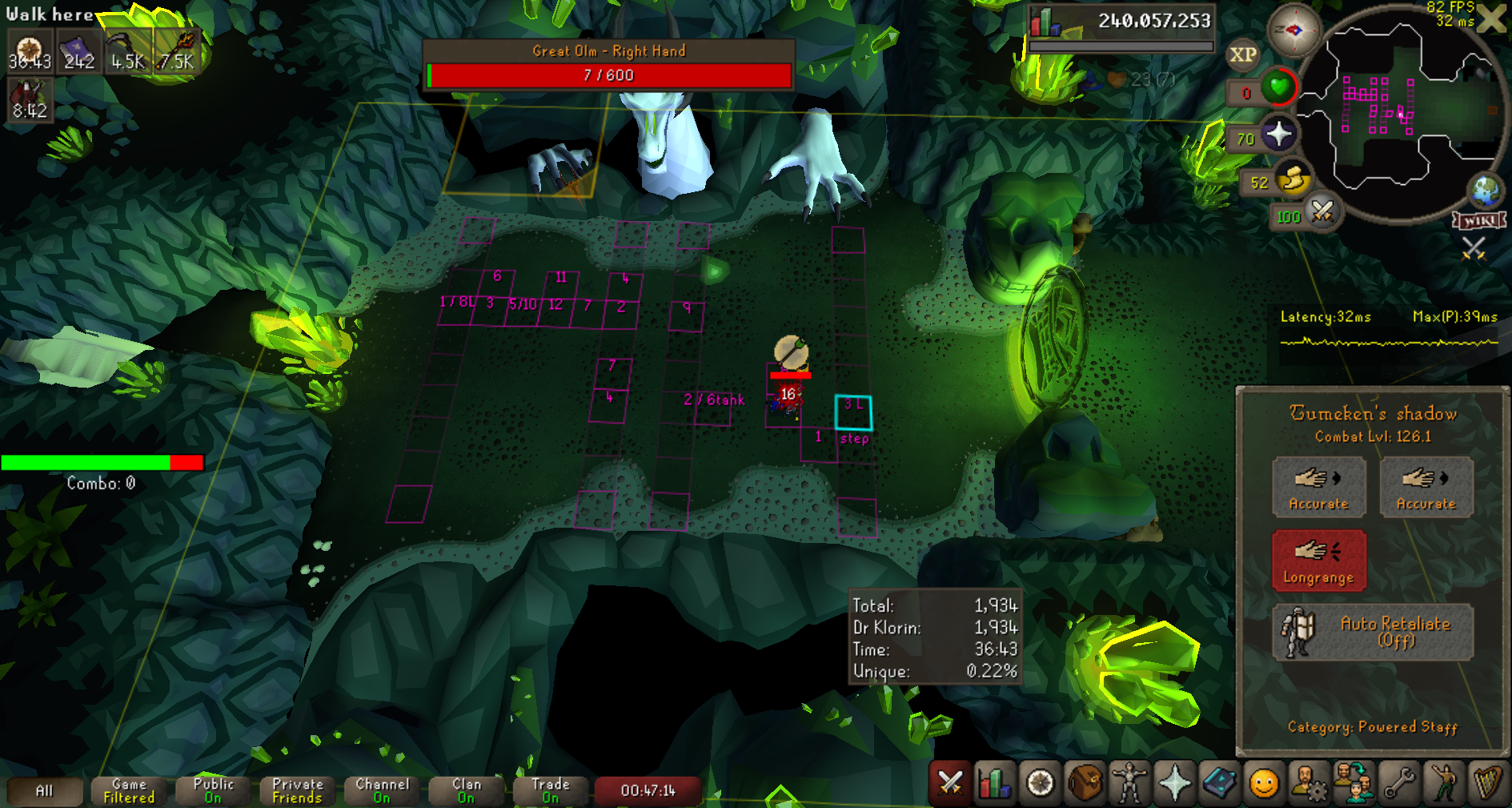1512x808 pixels.
Task: Open the Inventory backpack tab
Action: coord(1085,782)
